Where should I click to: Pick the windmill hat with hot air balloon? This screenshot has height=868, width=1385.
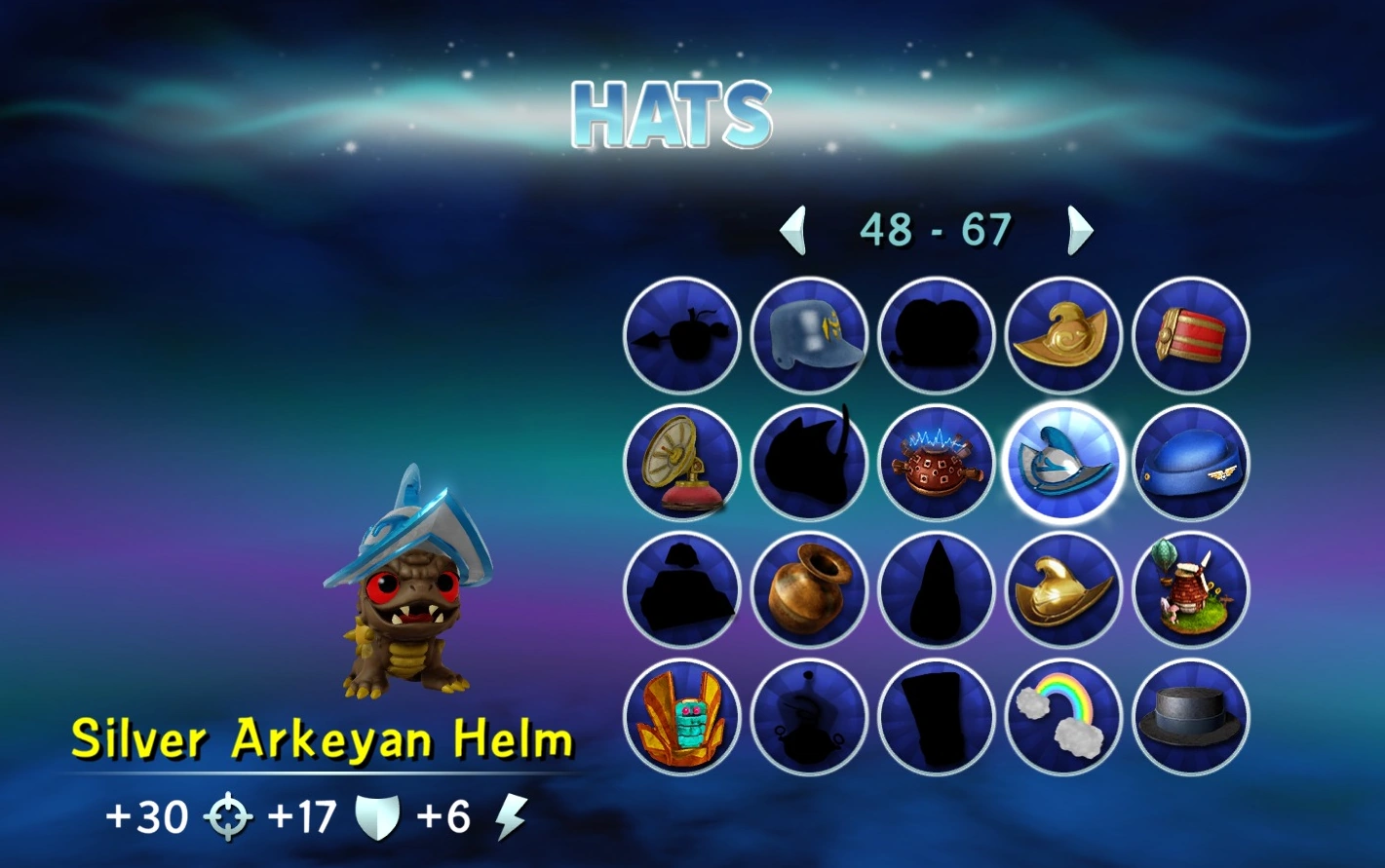click(x=1189, y=589)
